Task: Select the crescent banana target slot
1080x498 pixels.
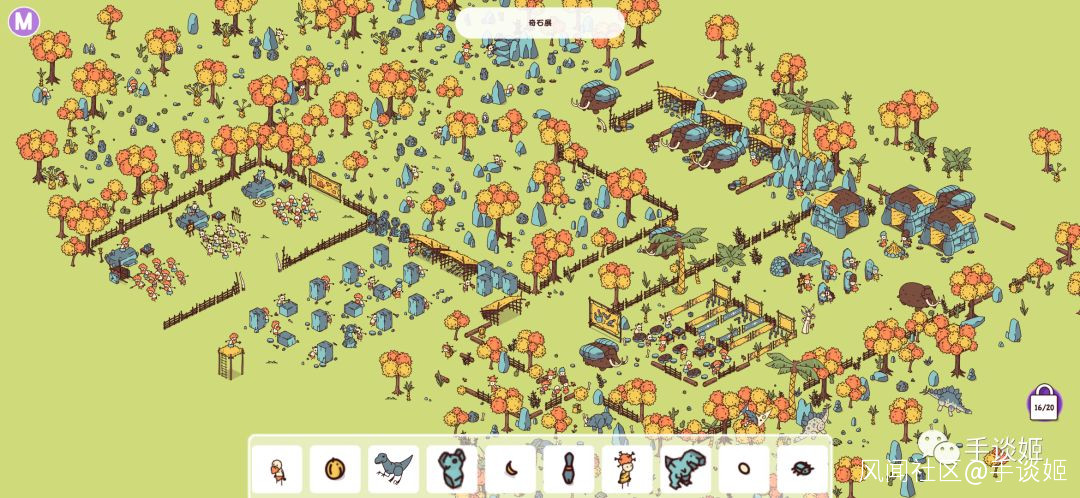Action: pos(510,468)
